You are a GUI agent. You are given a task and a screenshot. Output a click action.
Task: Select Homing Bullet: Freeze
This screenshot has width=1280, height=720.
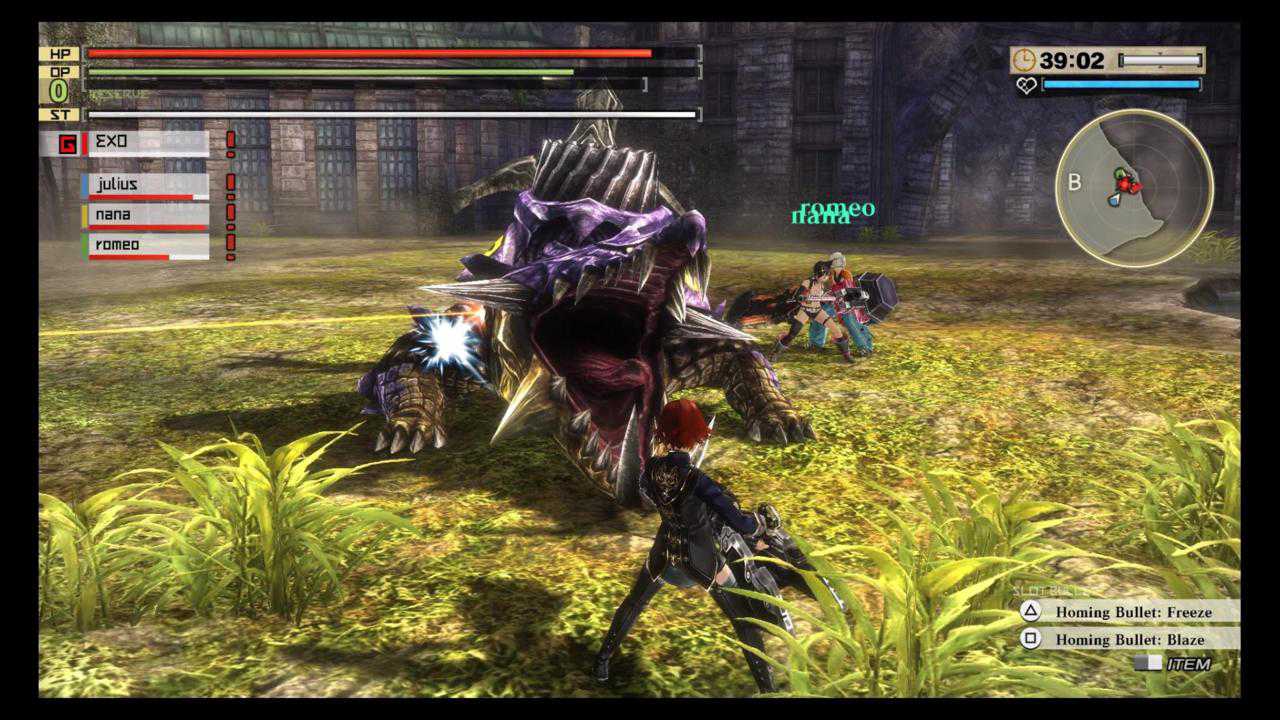coord(1128,611)
